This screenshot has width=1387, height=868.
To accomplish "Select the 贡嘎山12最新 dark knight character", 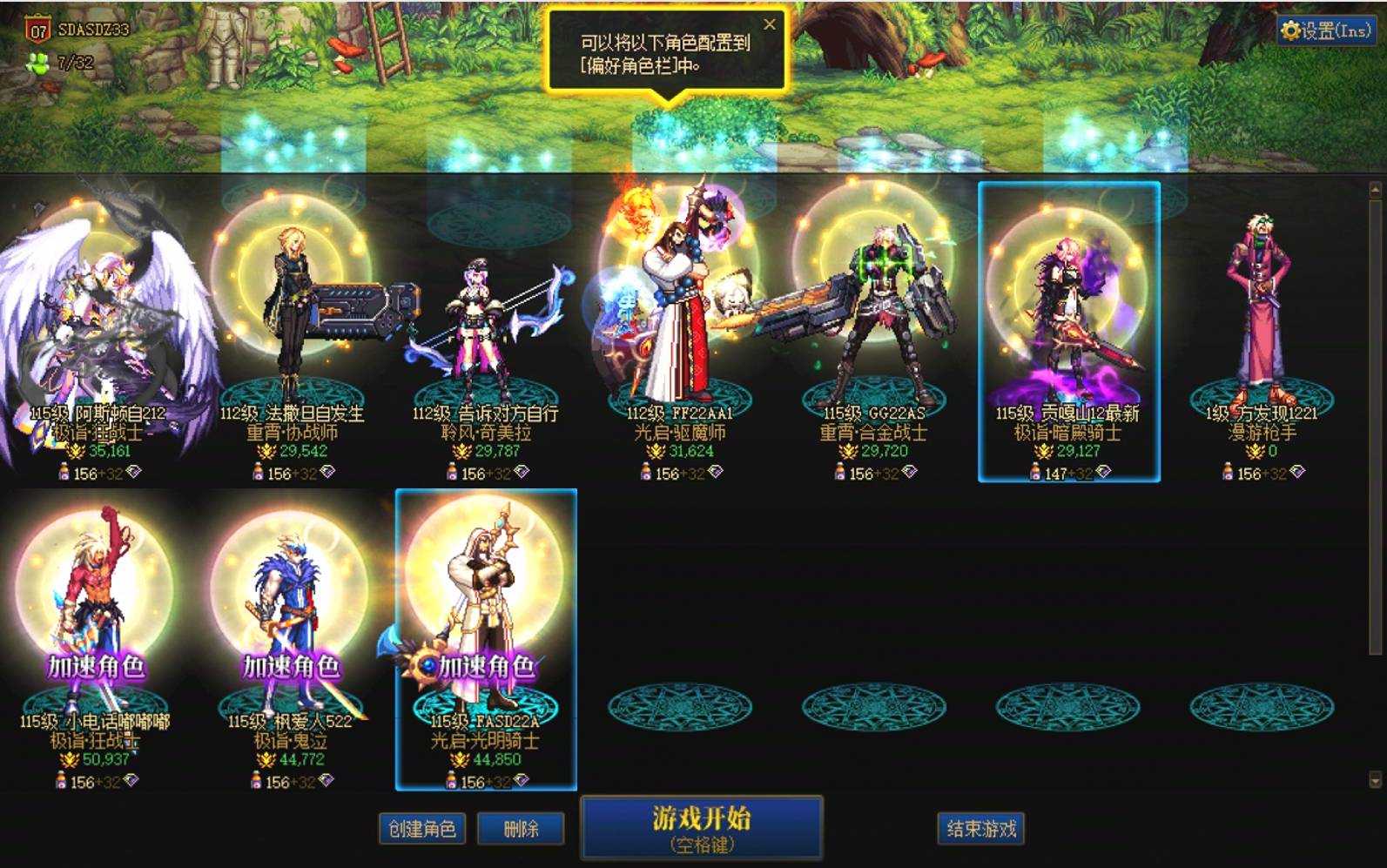I will [x=1069, y=313].
